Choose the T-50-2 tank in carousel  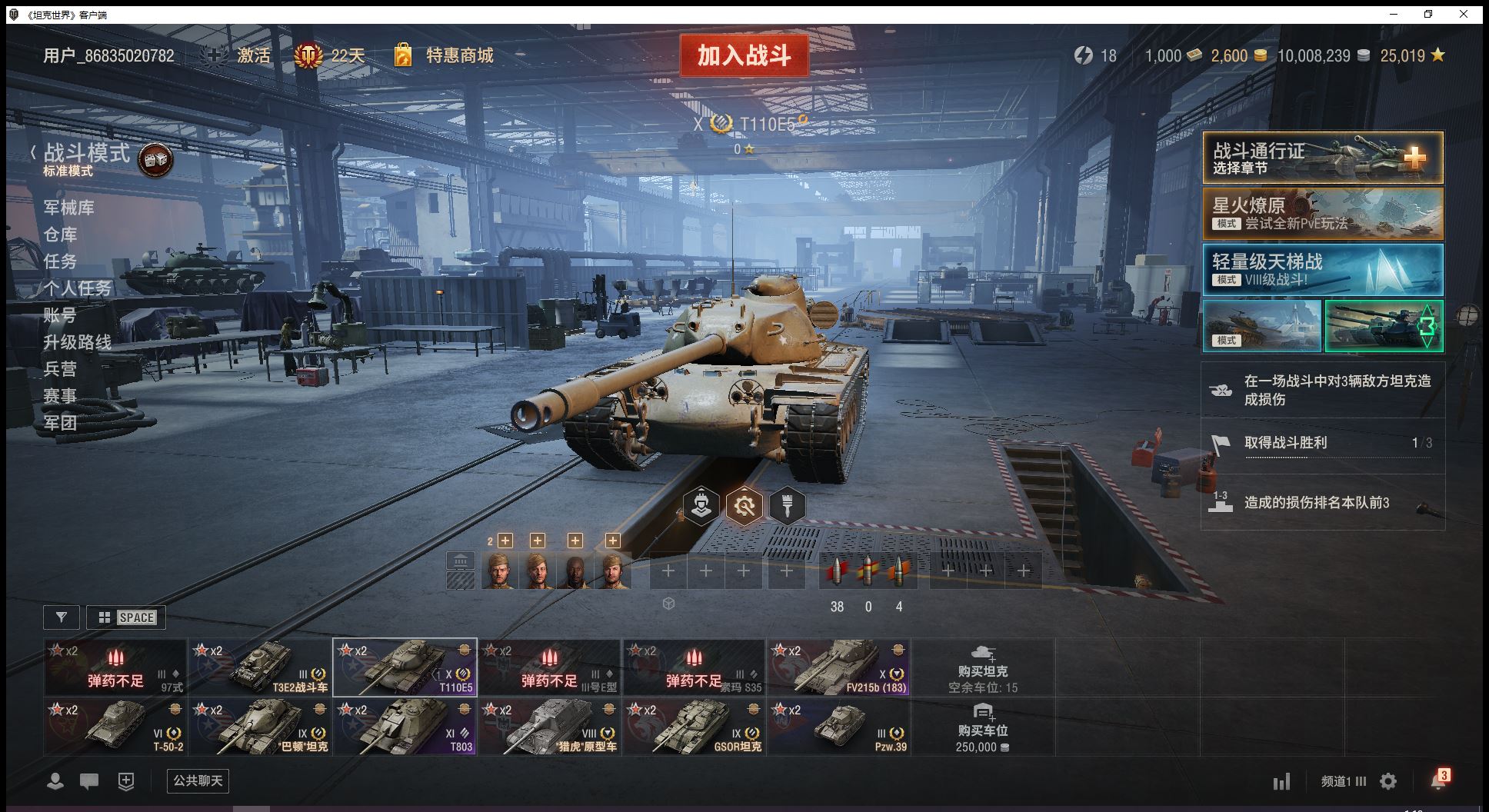coord(115,727)
